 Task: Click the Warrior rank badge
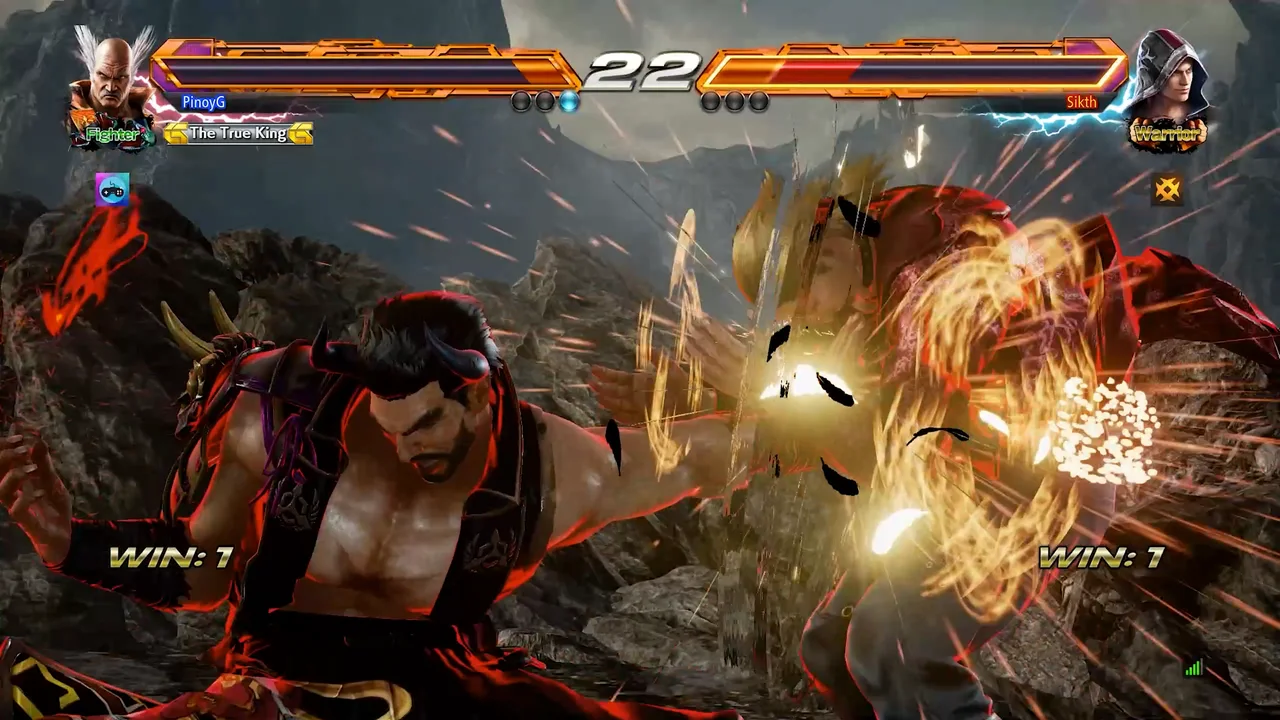tap(1168, 133)
